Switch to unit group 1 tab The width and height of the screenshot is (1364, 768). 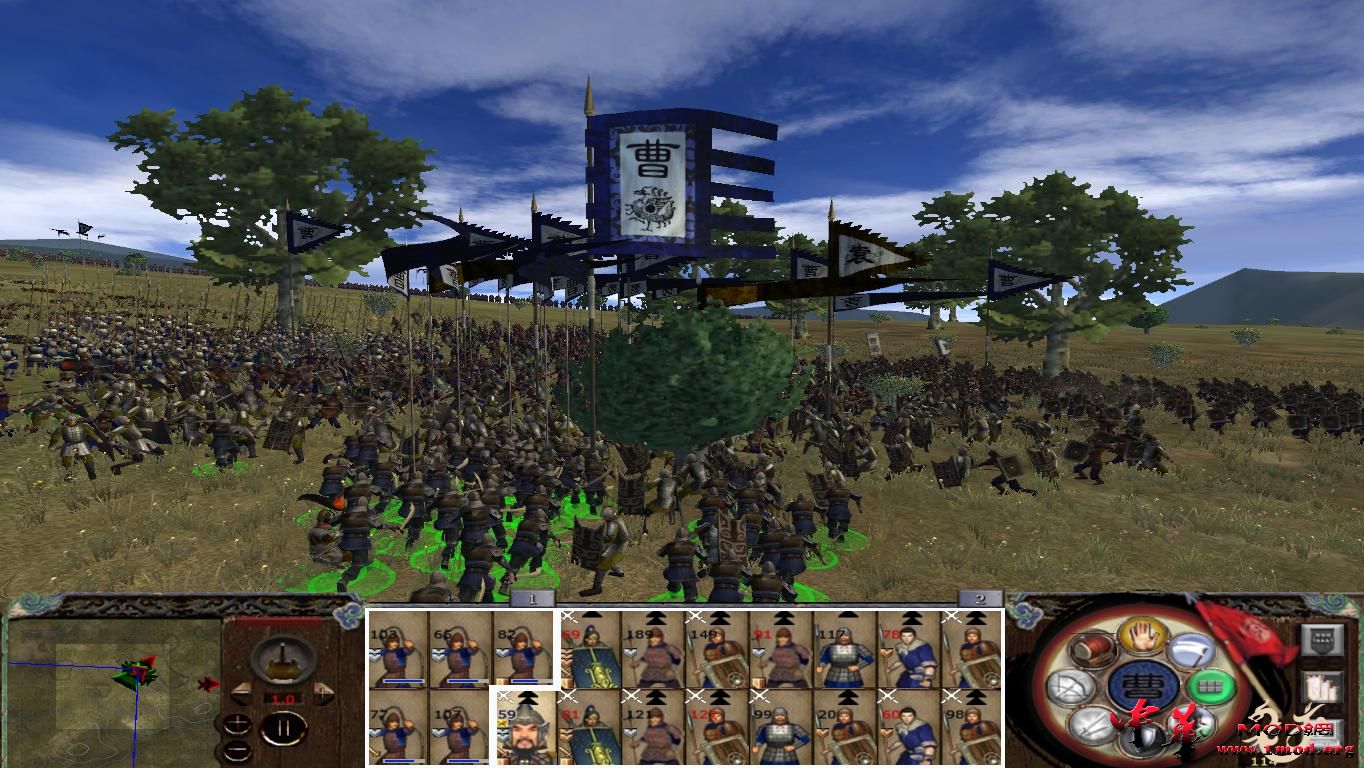pos(530,597)
